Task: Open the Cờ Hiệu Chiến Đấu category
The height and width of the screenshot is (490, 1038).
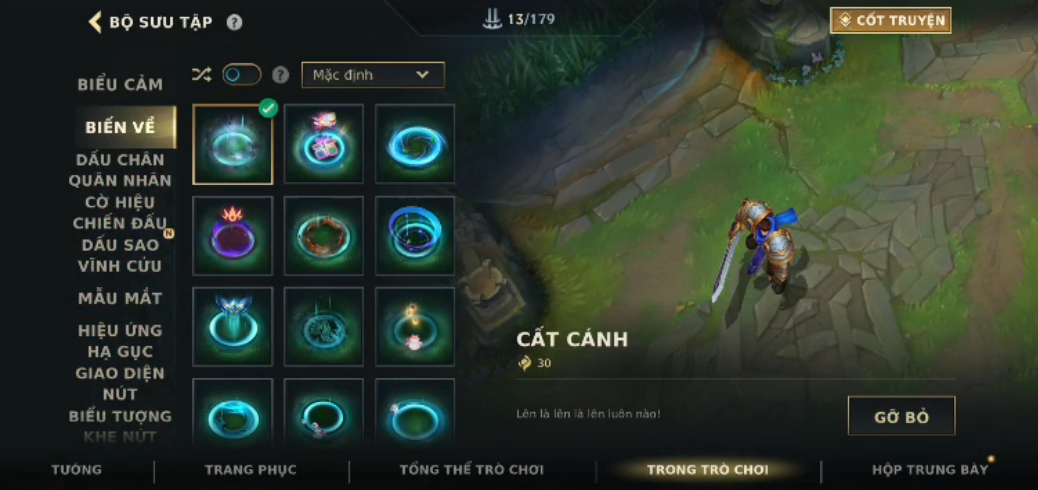Action: click(120, 212)
